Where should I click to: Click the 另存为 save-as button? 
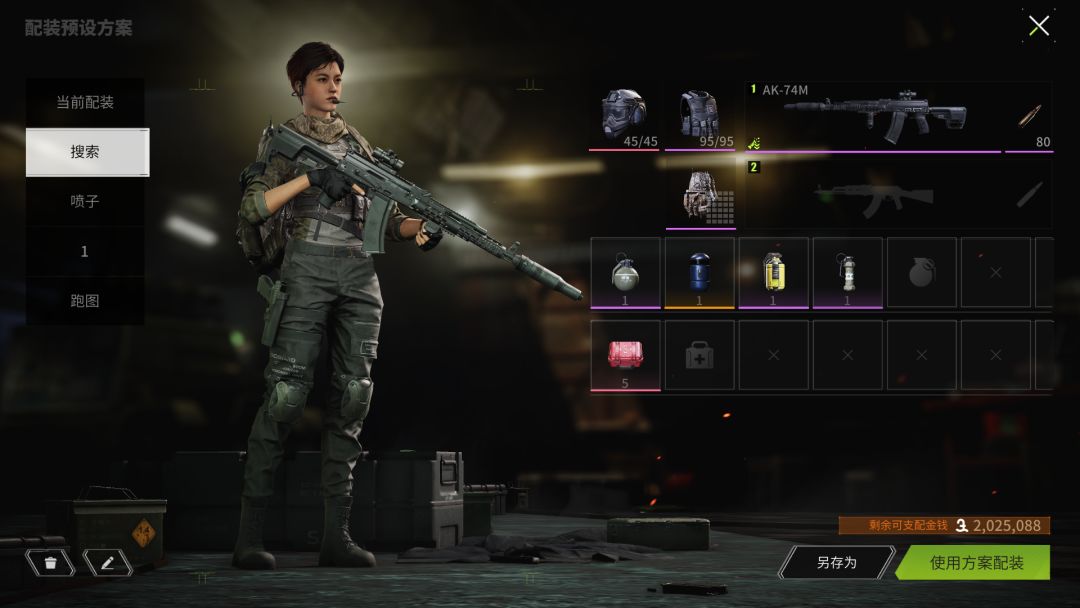(837, 562)
